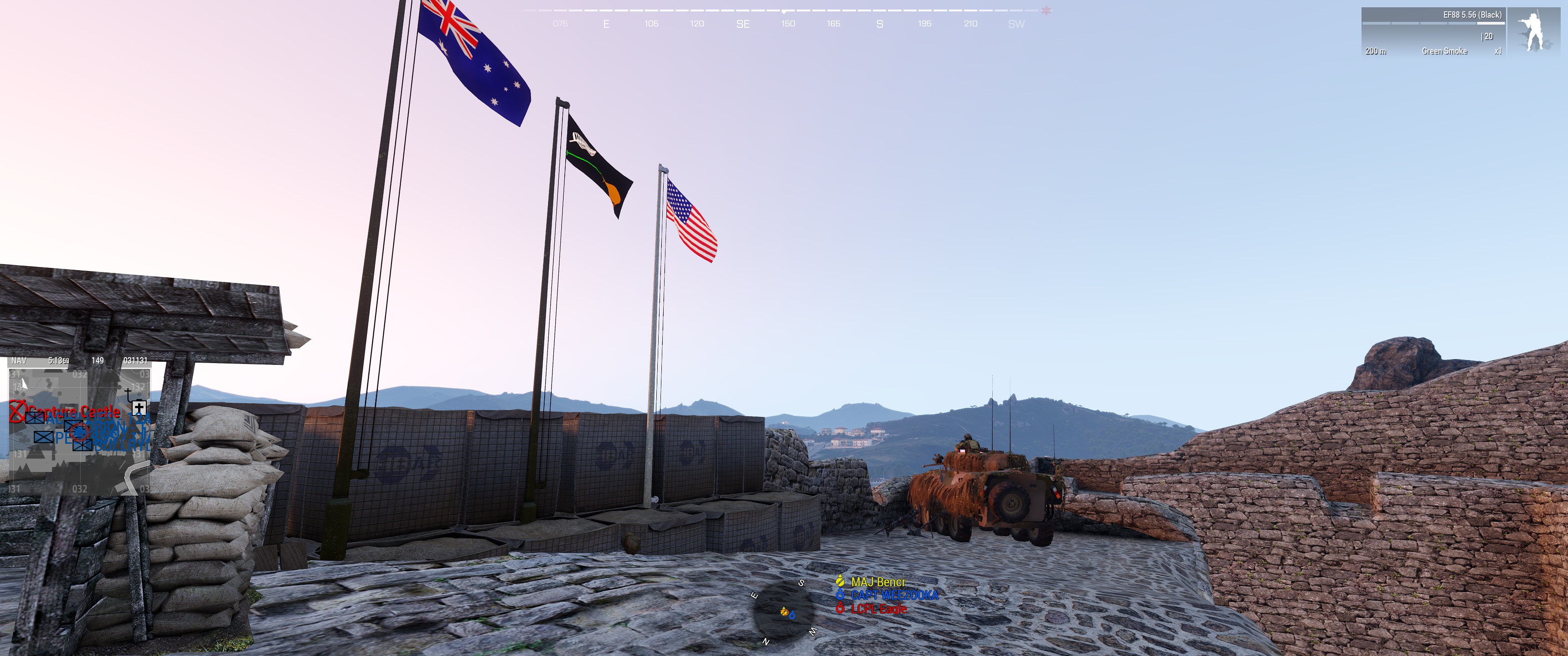The width and height of the screenshot is (1568, 656).
Task: Click the white direction arrow on the GPS map
Action: [22, 384]
